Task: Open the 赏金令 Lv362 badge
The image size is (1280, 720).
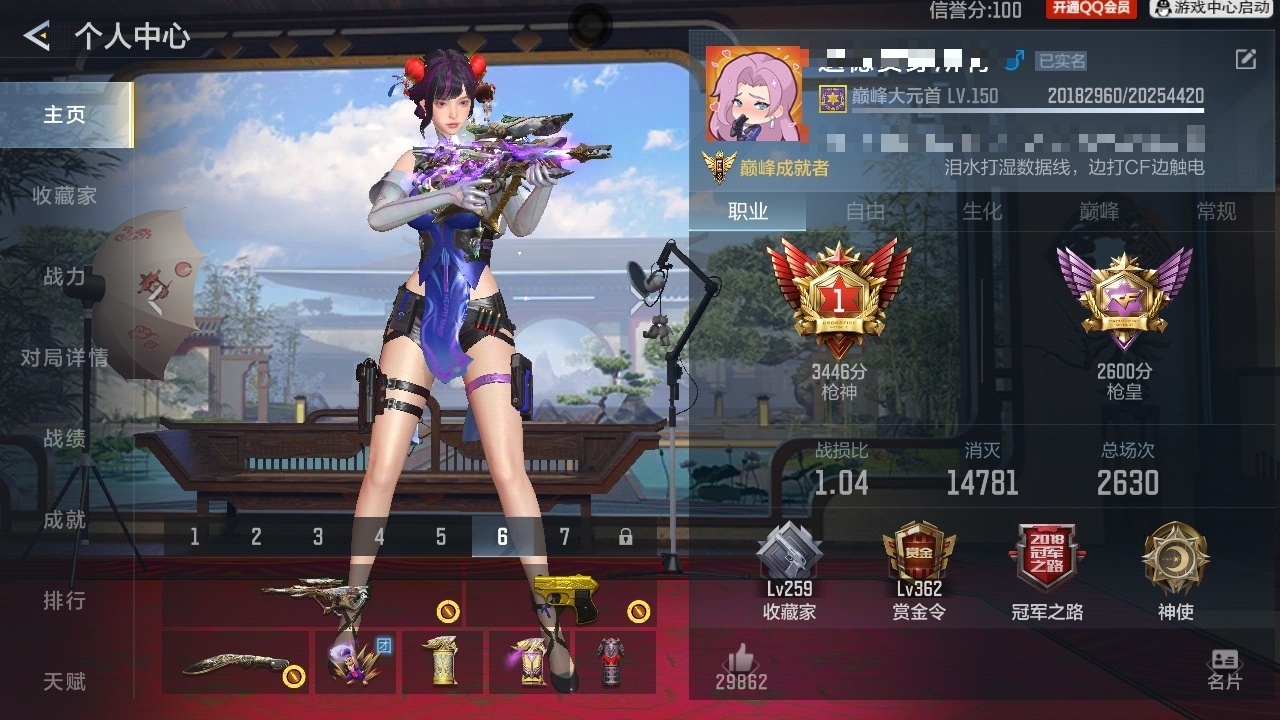Action: coord(920,570)
